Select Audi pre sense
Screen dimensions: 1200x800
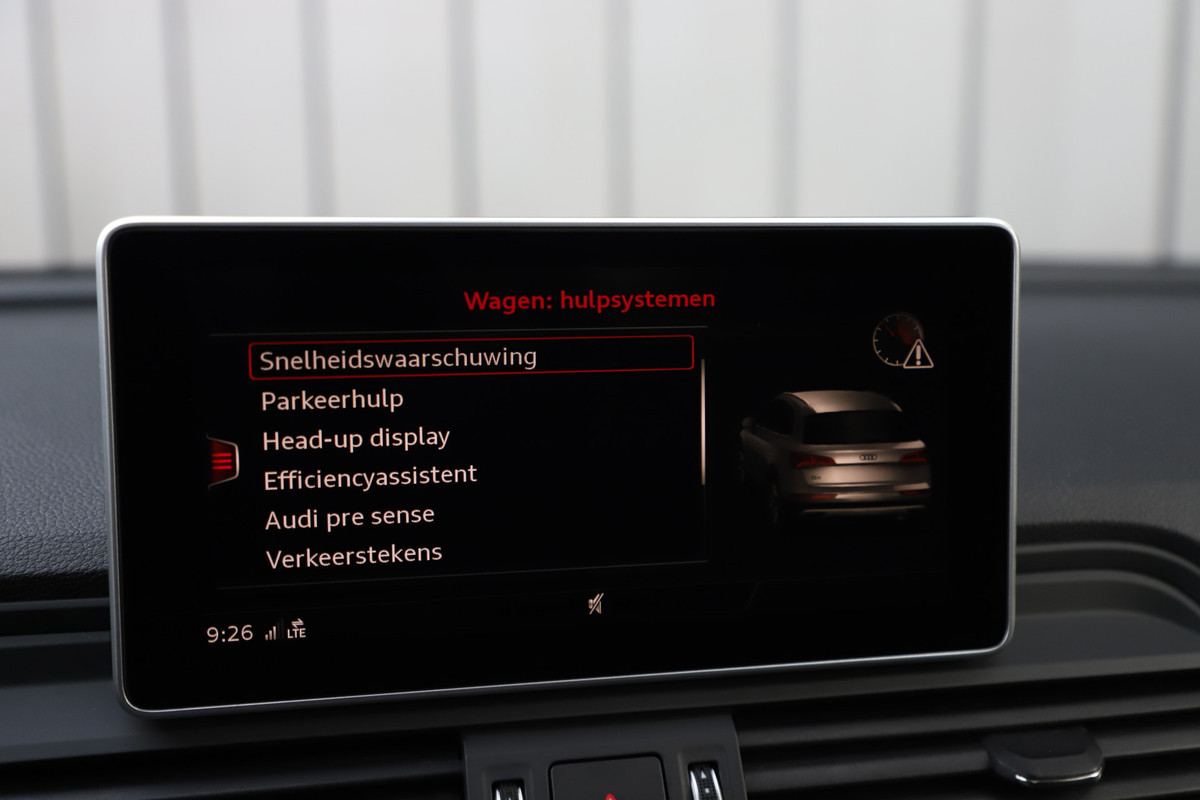[x=349, y=518]
